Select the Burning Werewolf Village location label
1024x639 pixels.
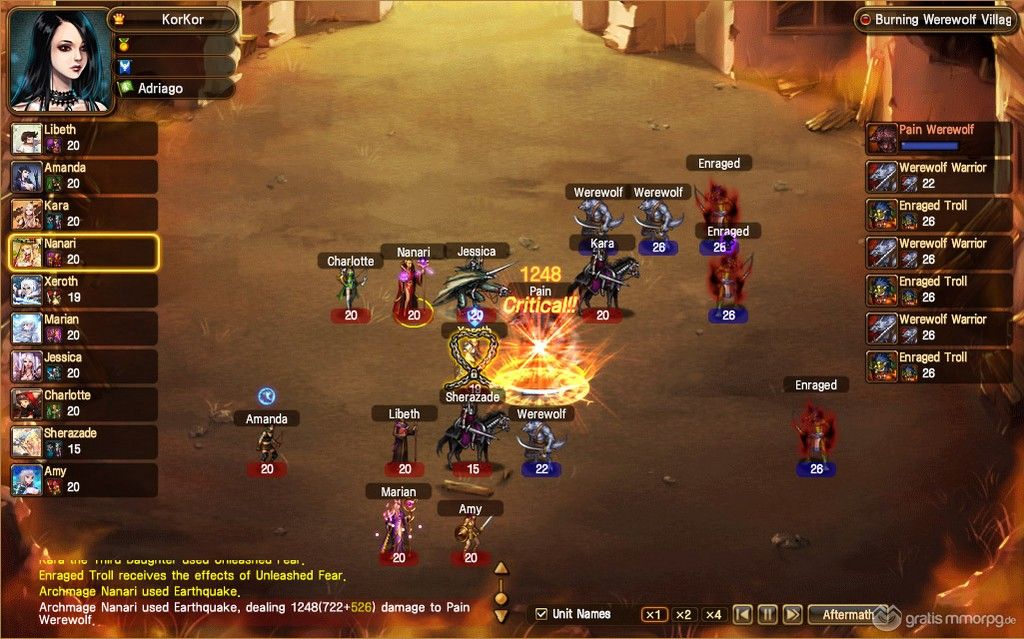point(938,20)
